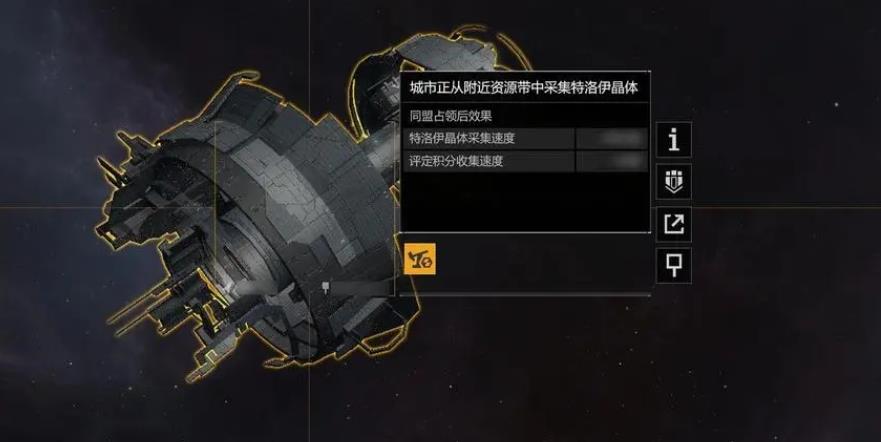The width and height of the screenshot is (881, 442).
Task: Click the map pin marker icon
Action: tap(674, 266)
